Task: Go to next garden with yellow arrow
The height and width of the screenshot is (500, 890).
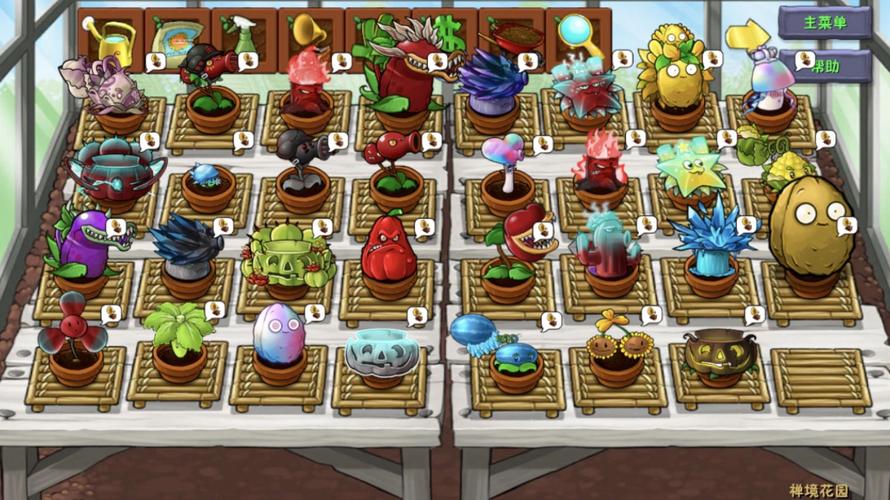Action: coord(746,36)
